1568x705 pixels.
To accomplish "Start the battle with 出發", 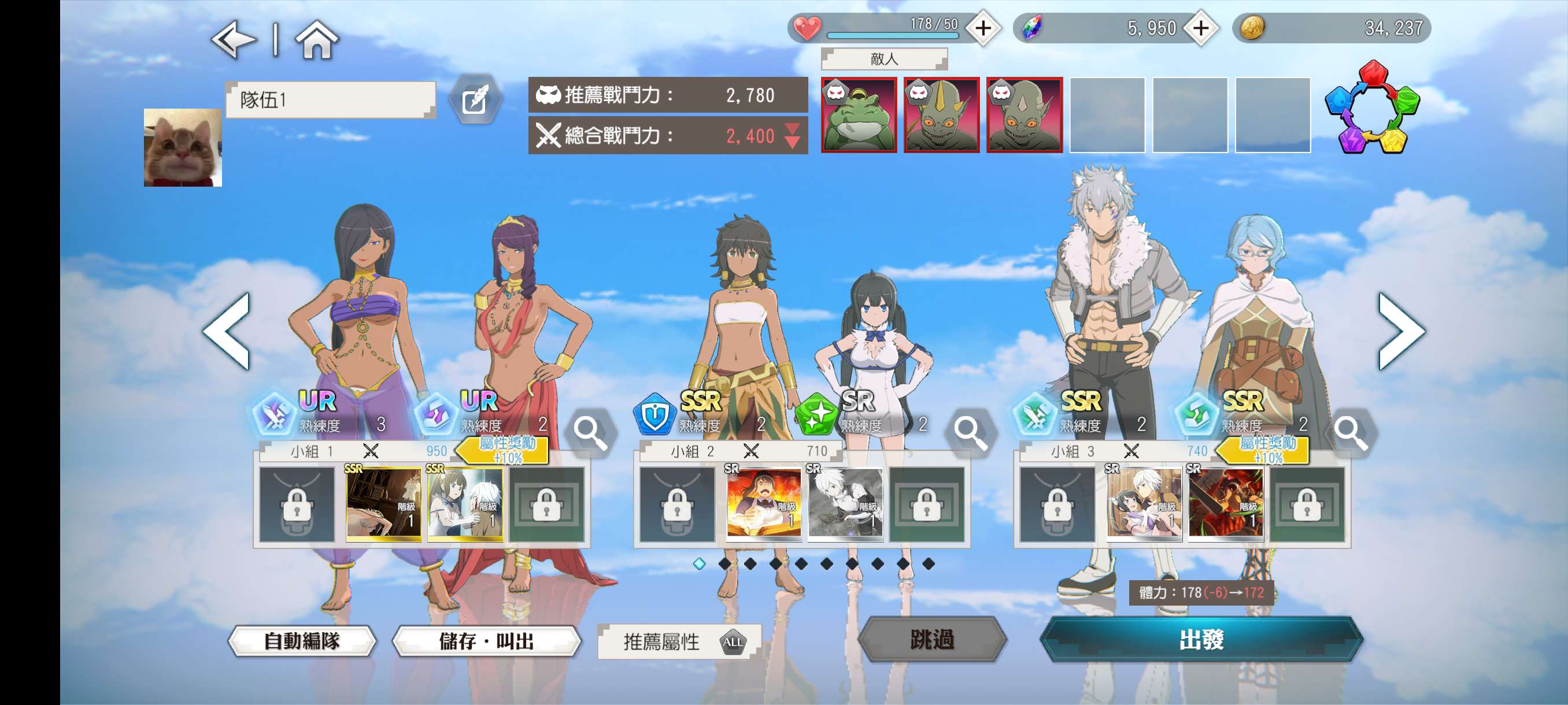I will click(x=1201, y=639).
